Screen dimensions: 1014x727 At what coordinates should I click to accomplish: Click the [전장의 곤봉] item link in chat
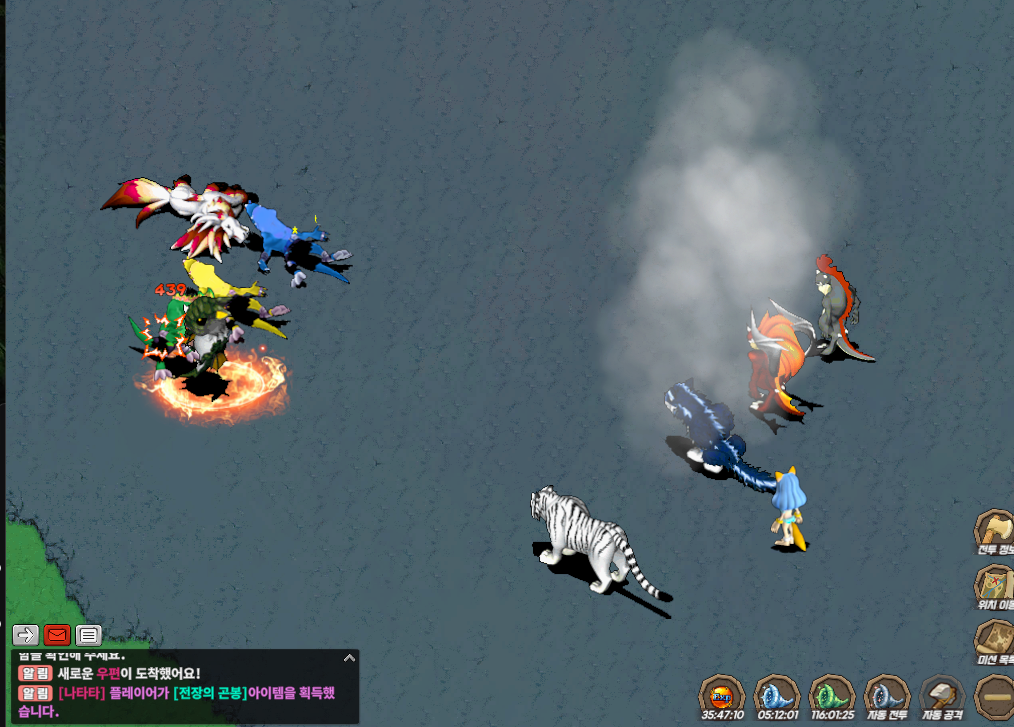[208, 693]
